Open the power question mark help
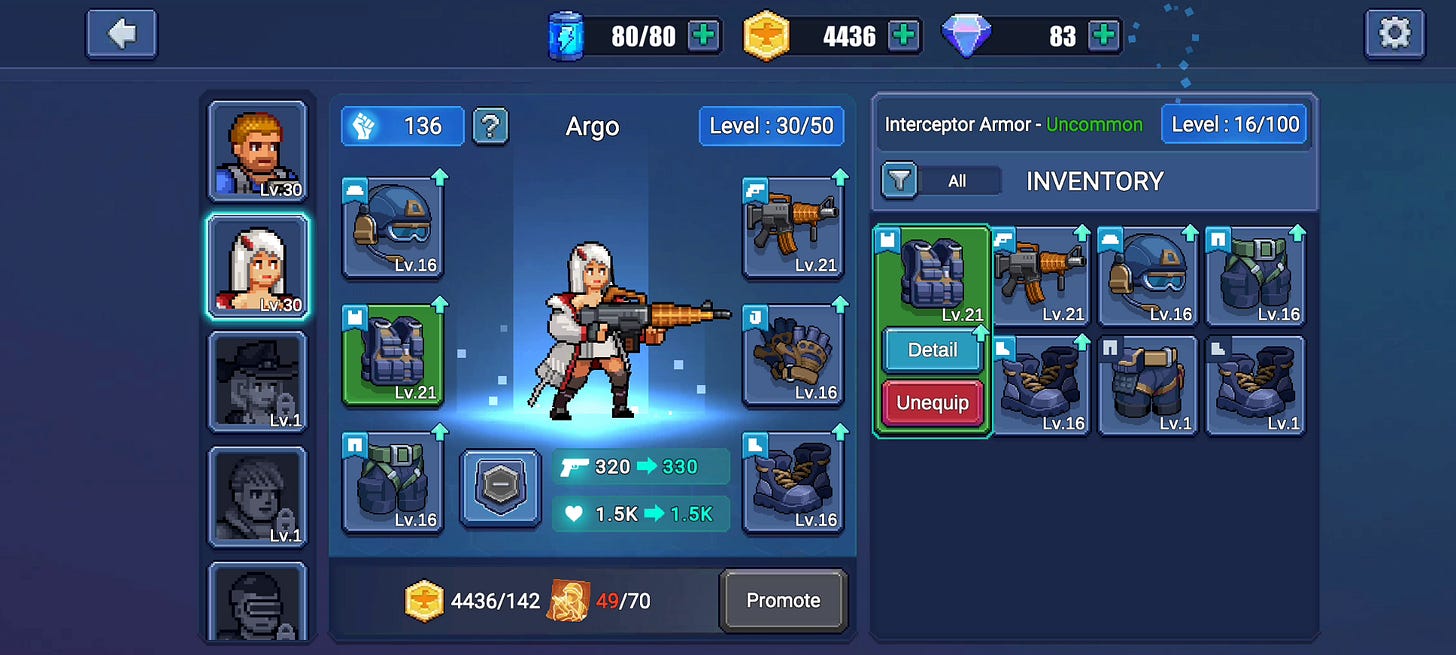 [x=490, y=126]
